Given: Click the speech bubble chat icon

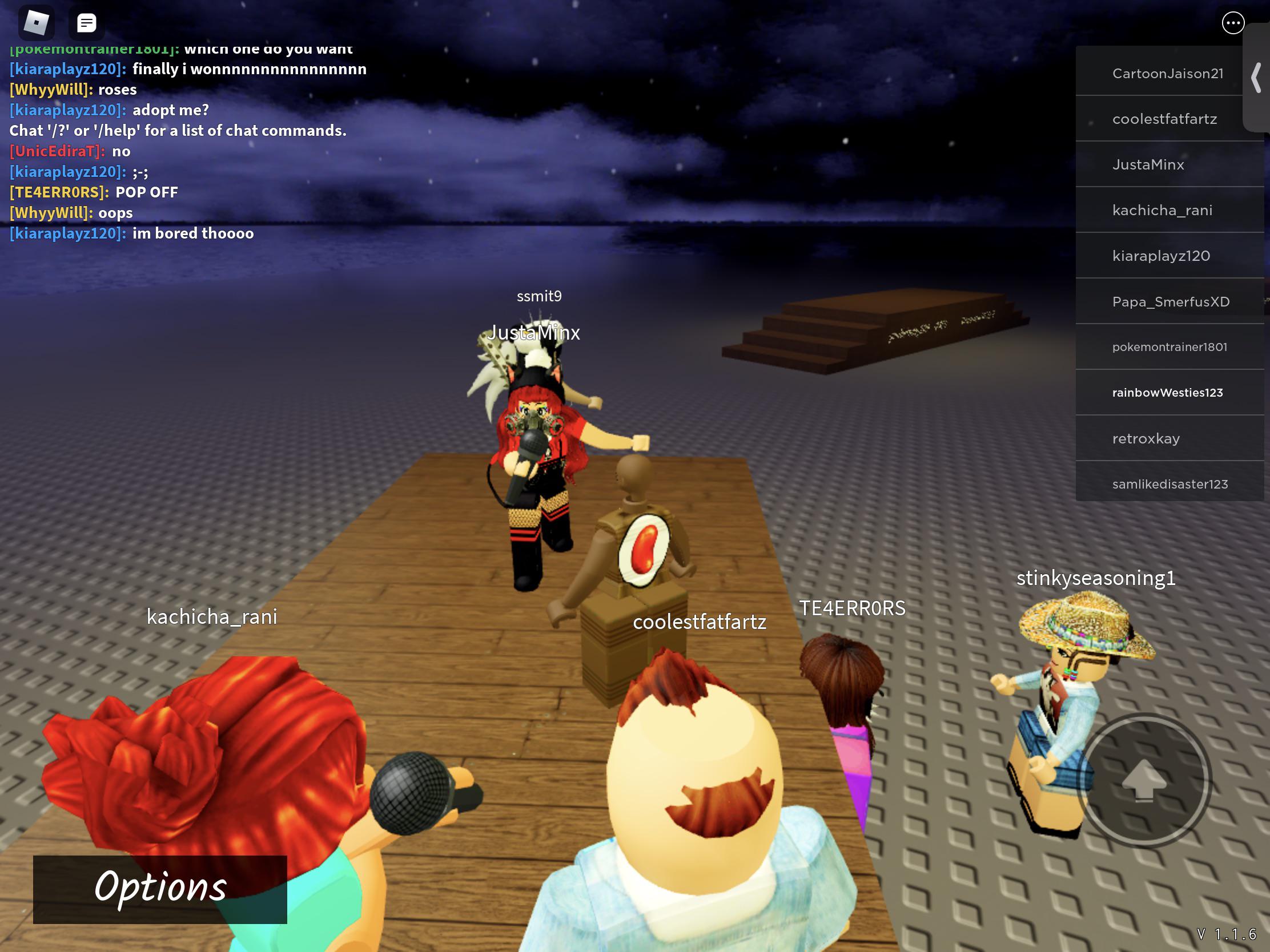Looking at the screenshot, I should point(86,23).
